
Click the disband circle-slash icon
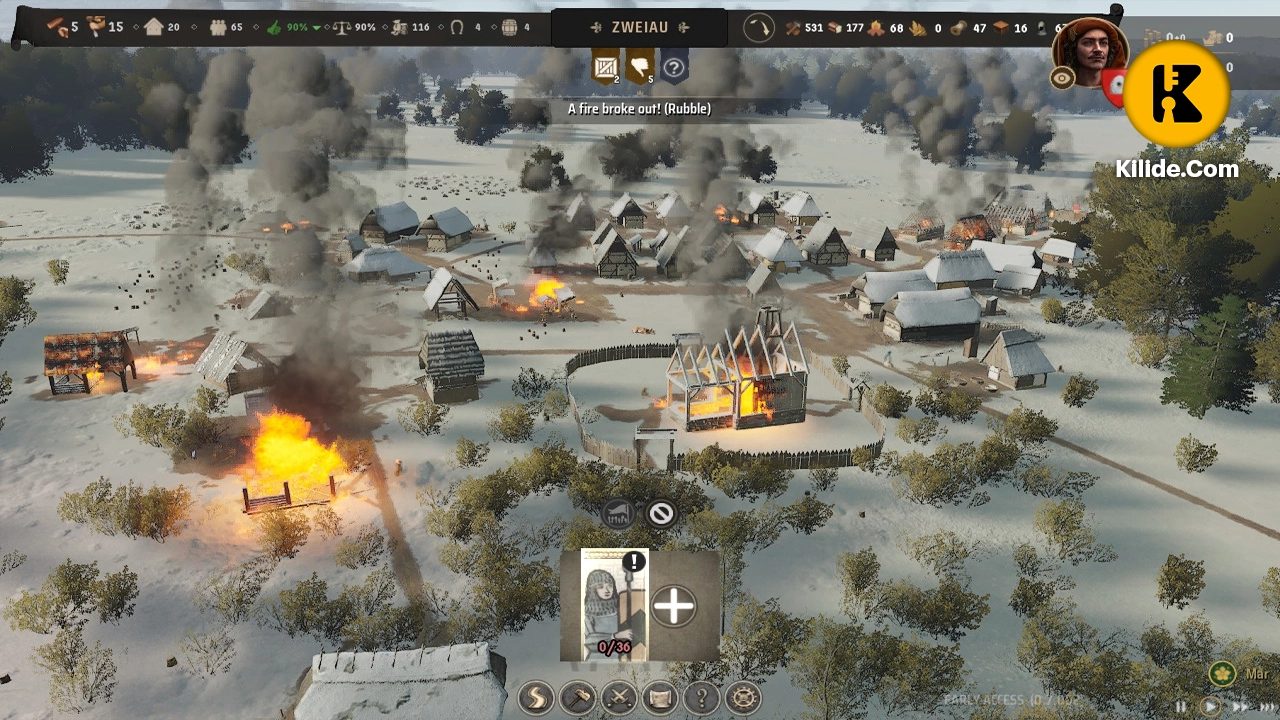pos(661,514)
